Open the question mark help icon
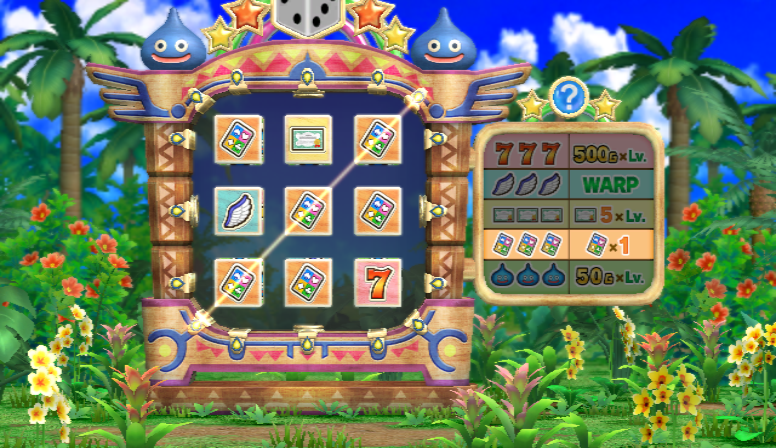The height and width of the screenshot is (448, 776). tap(569, 97)
